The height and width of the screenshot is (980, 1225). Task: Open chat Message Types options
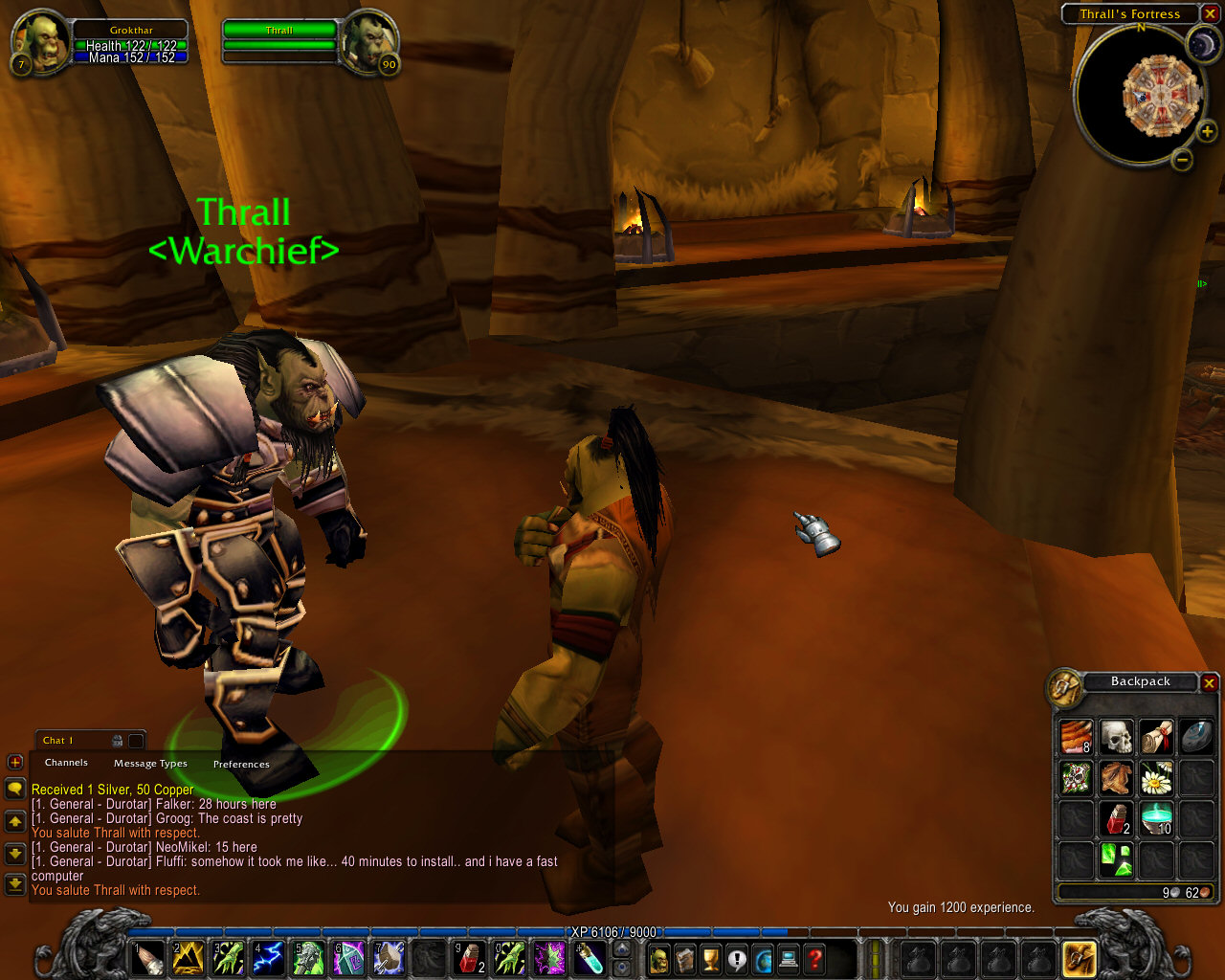click(x=150, y=764)
